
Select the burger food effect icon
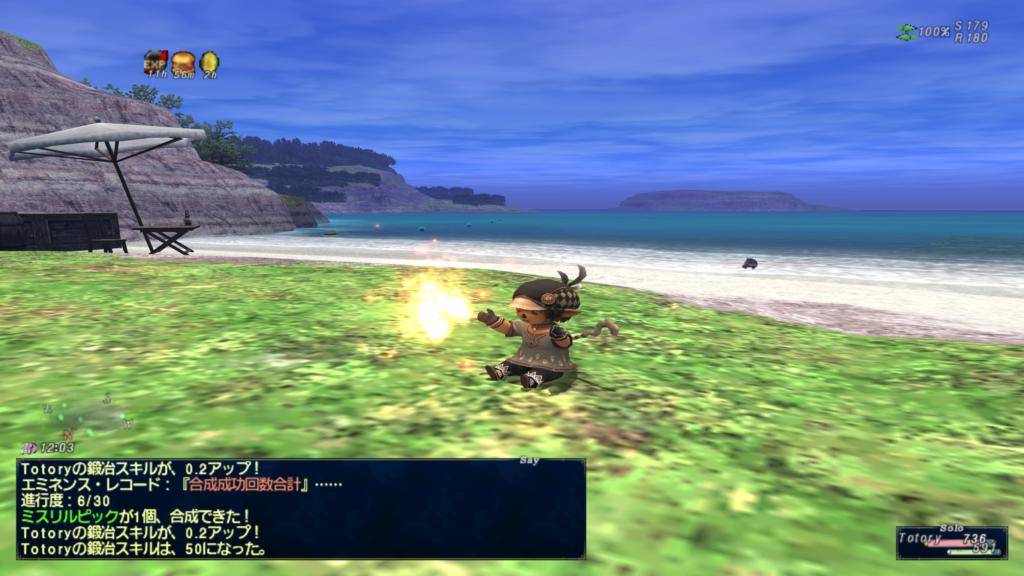[182, 62]
